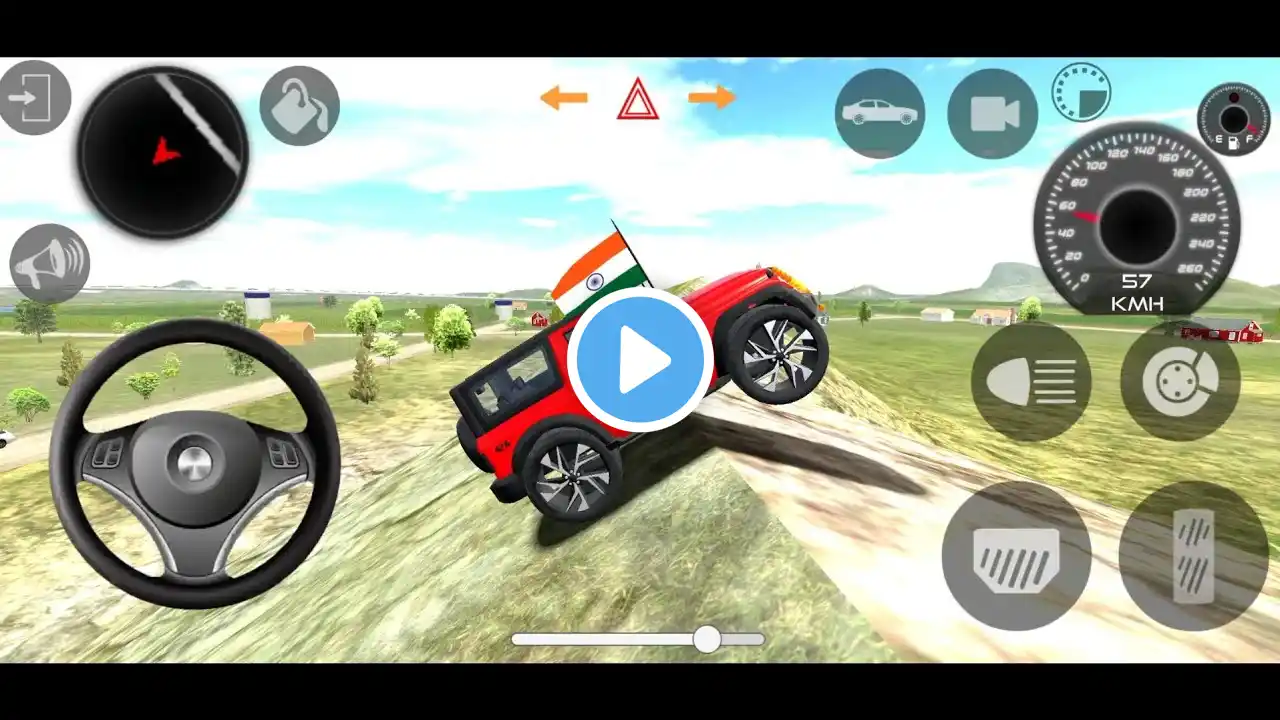
Task: Tap the round clock gauge icon
Action: (x=1081, y=92)
